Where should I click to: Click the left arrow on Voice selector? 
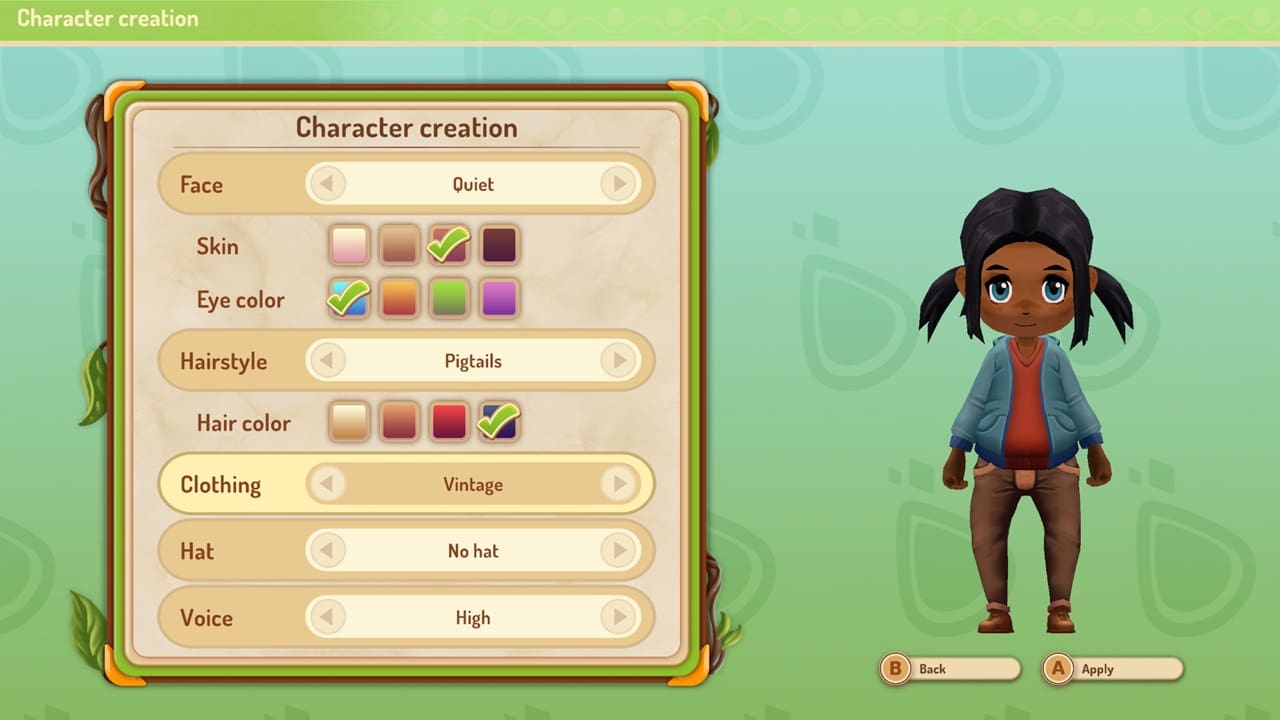(326, 618)
